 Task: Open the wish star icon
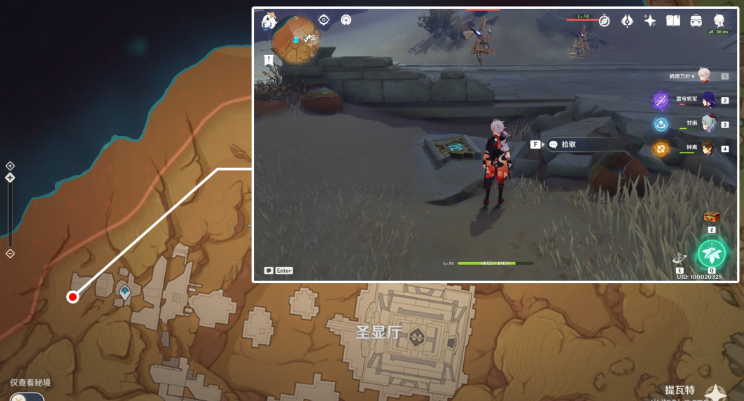(650, 21)
